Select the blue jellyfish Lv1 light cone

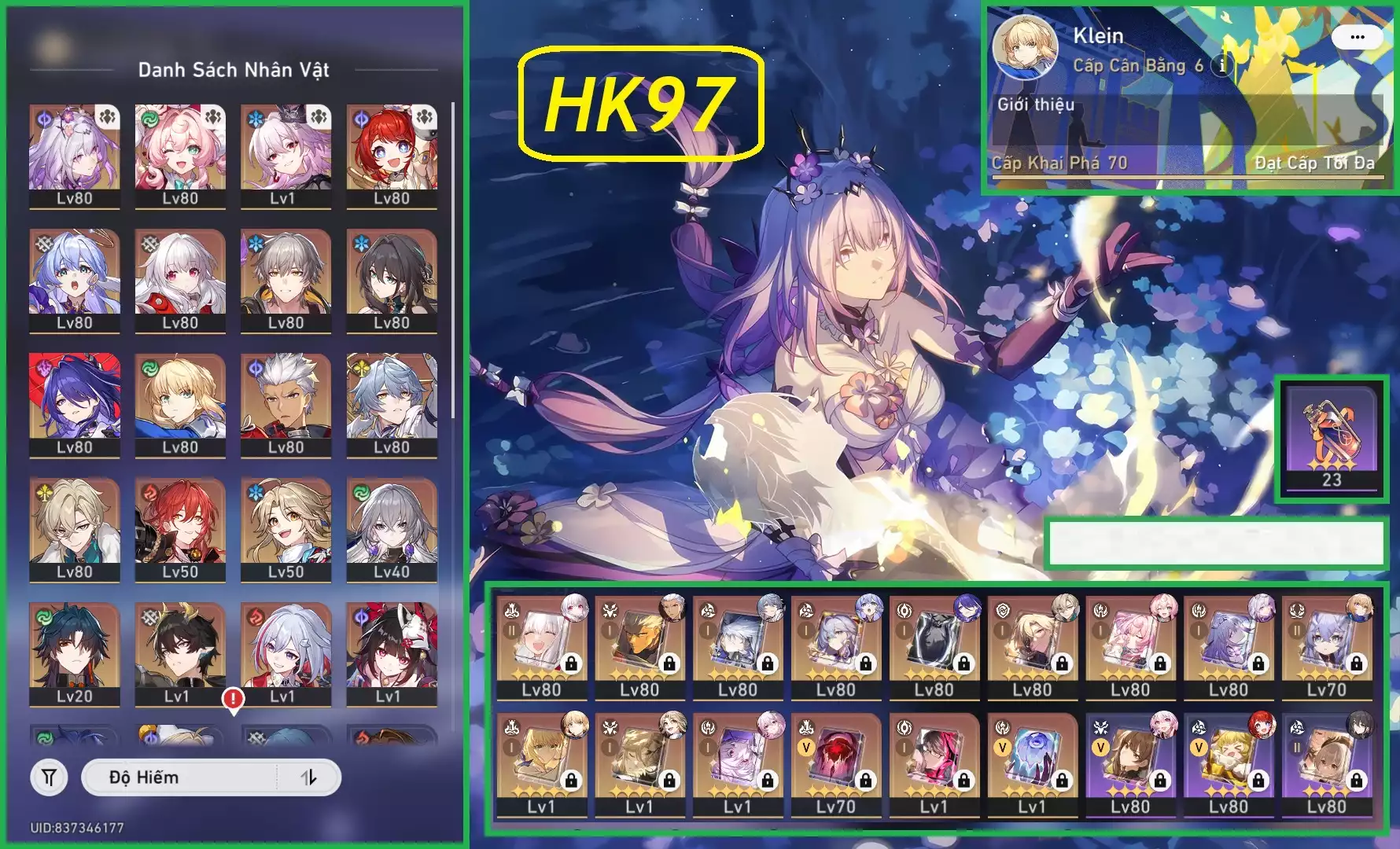(1031, 763)
